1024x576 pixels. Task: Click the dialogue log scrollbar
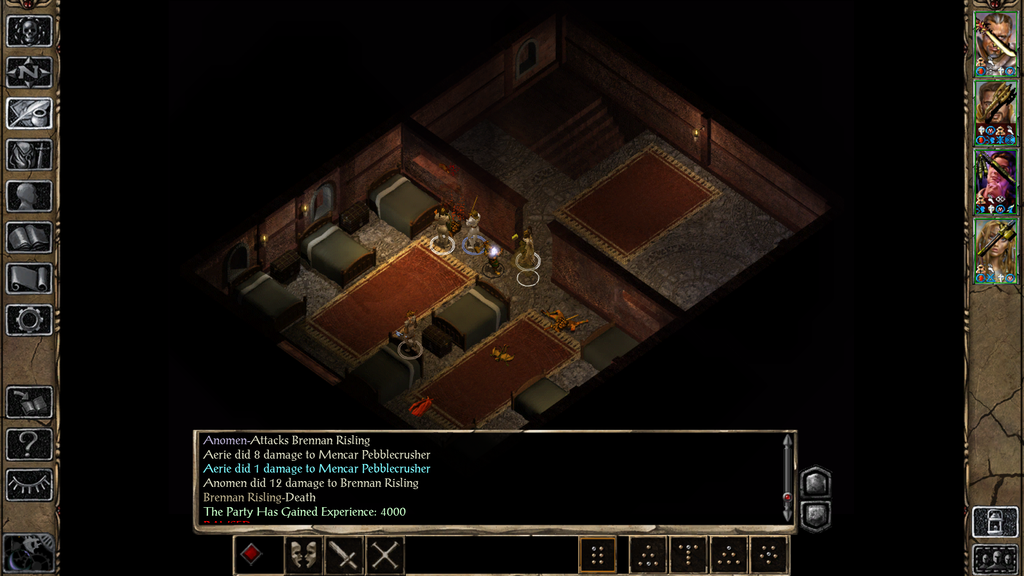tap(787, 480)
